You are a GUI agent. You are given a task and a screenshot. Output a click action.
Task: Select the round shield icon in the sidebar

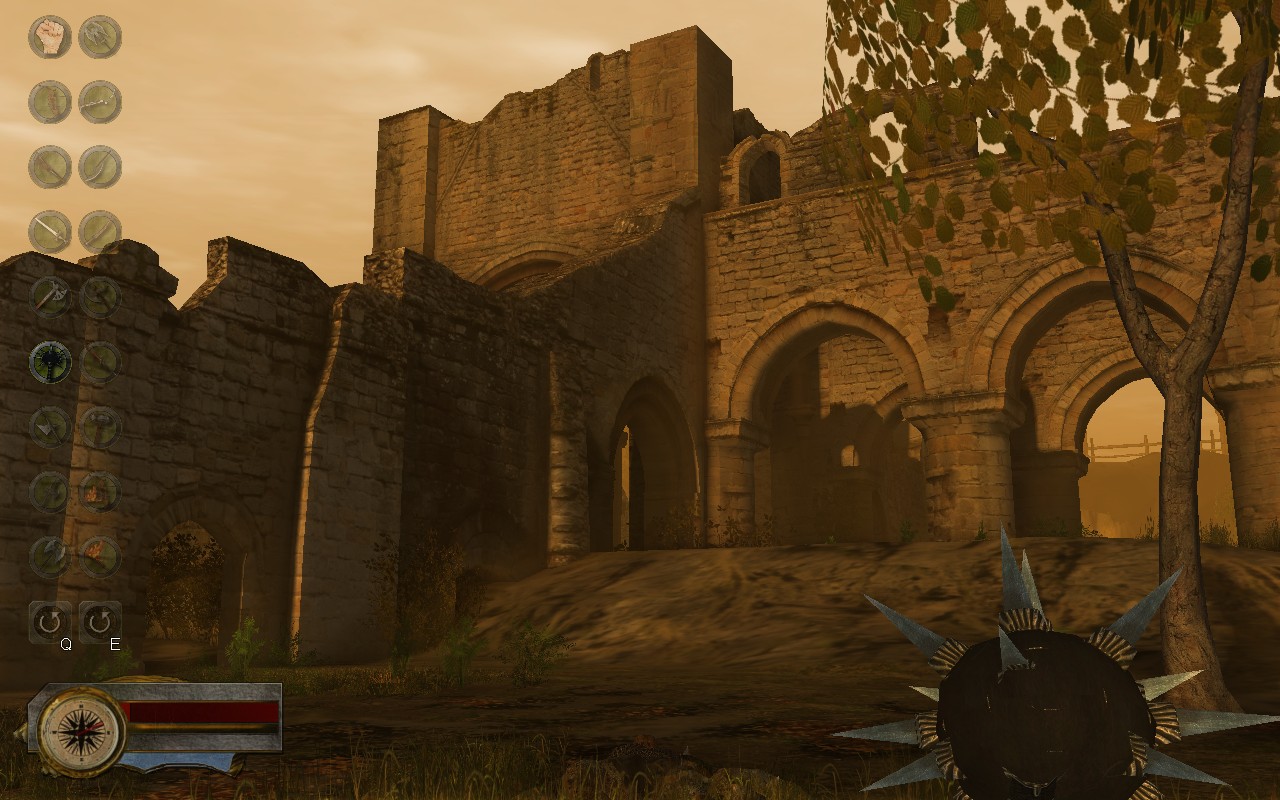48,100
